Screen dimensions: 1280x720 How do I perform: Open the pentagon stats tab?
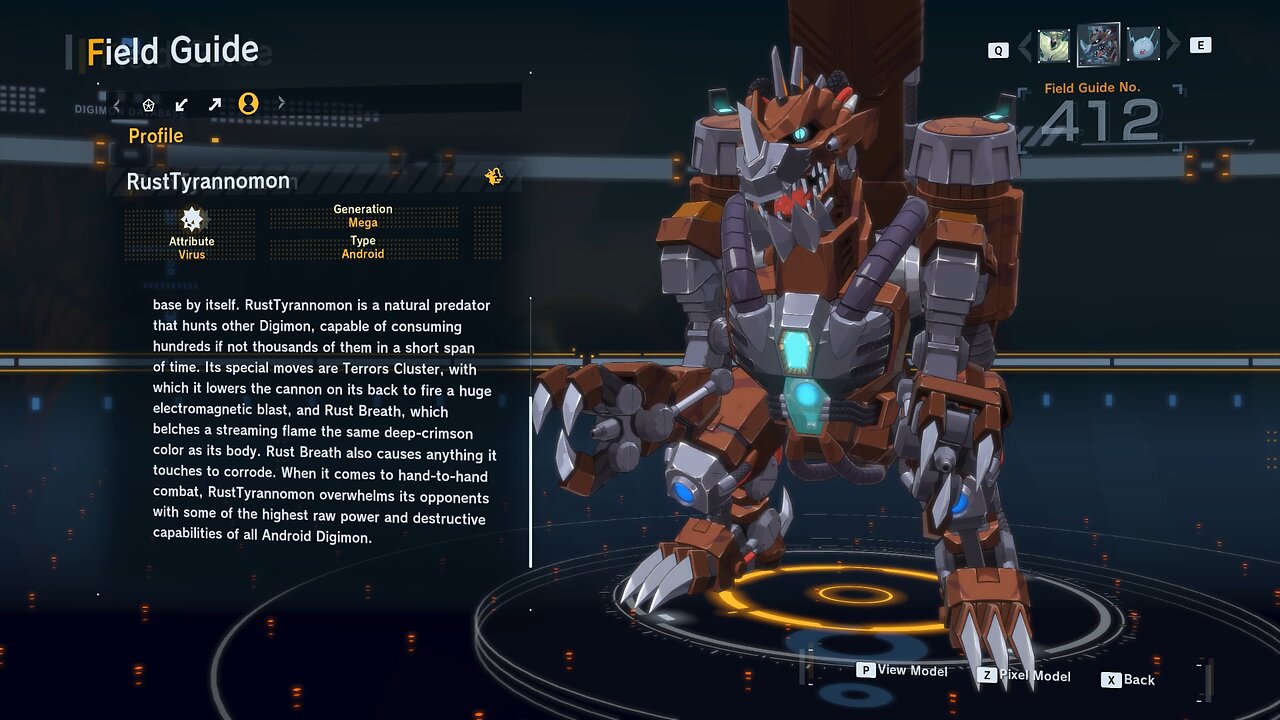click(149, 104)
